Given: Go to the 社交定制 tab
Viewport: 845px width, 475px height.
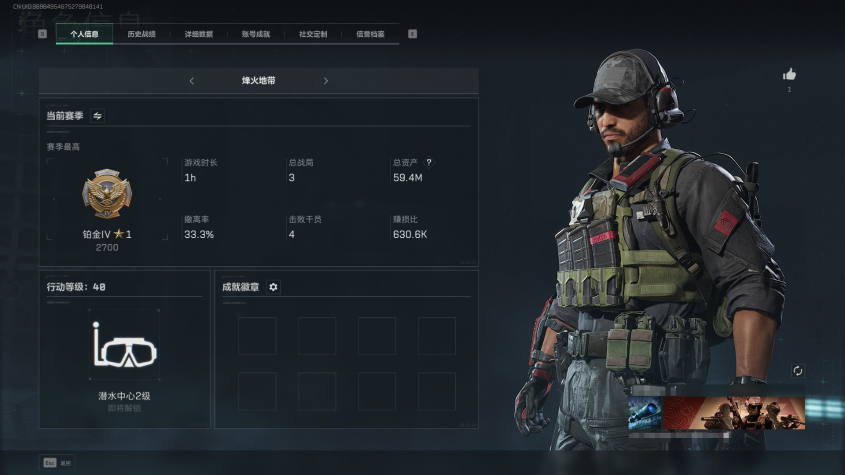Looking at the screenshot, I should [x=313, y=34].
